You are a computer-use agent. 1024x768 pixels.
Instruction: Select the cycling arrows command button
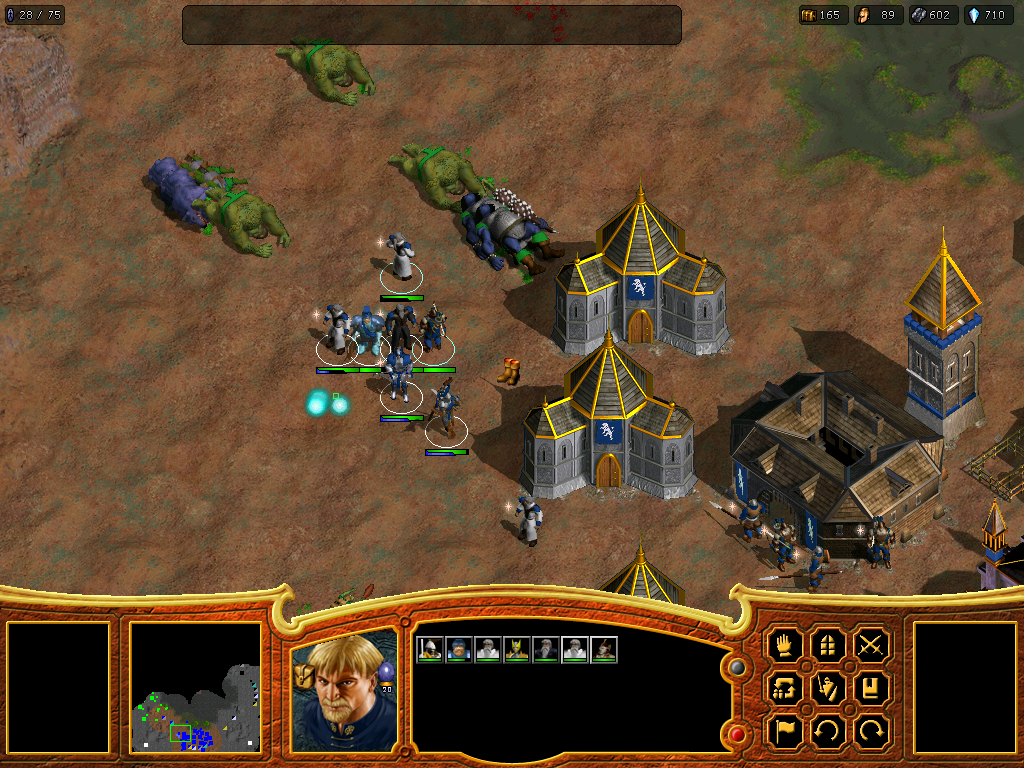(785, 688)
